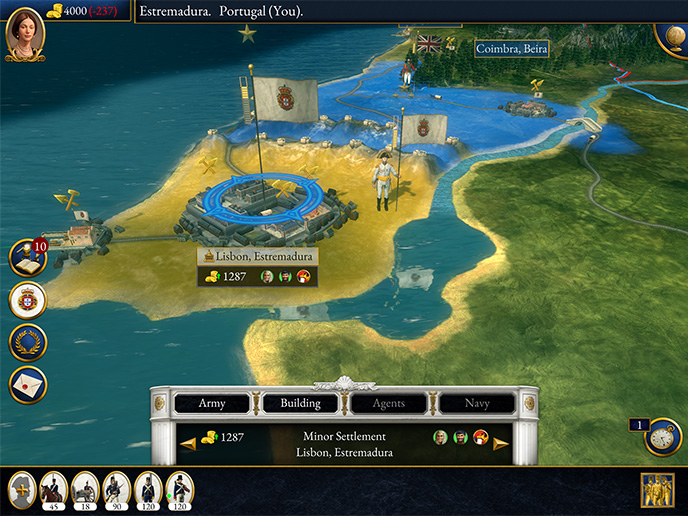The image size is (688, 516).
Task: Click the Lisbon, Estremadura settlement label
Action: point(258,257)
